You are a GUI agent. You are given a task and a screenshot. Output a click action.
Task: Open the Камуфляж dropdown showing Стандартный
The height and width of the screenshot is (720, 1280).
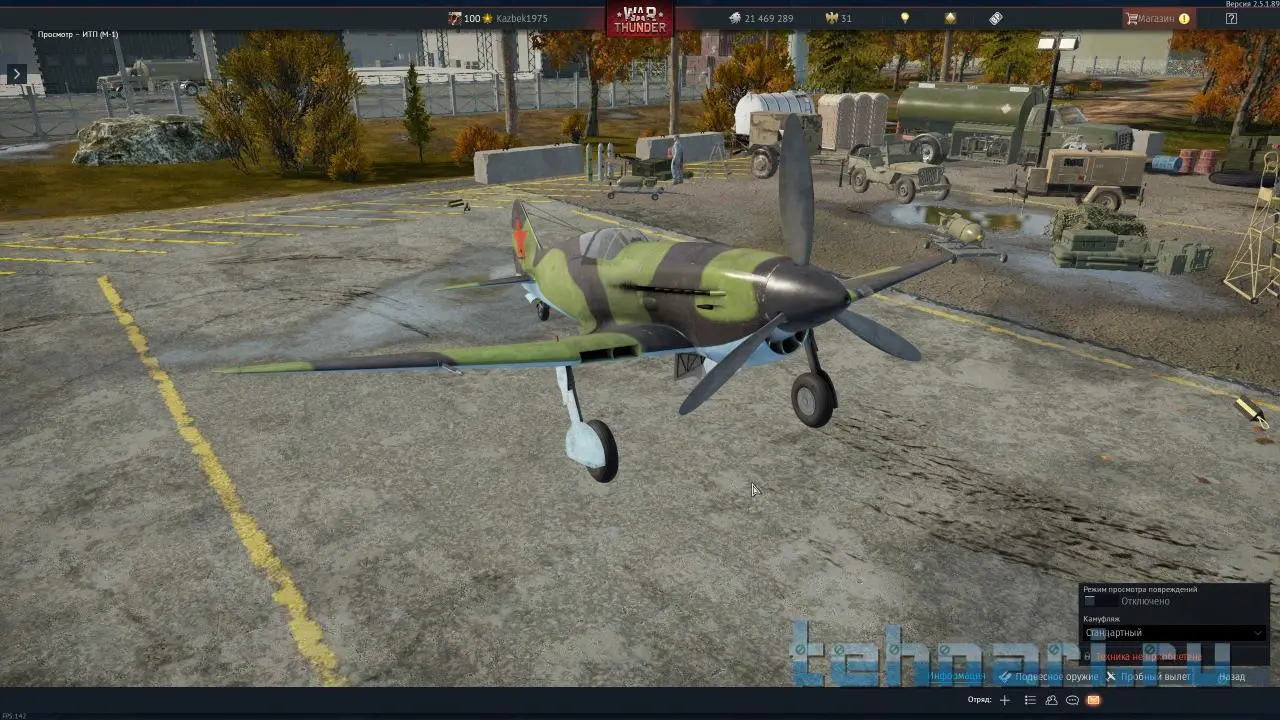tap(1174, 633)
